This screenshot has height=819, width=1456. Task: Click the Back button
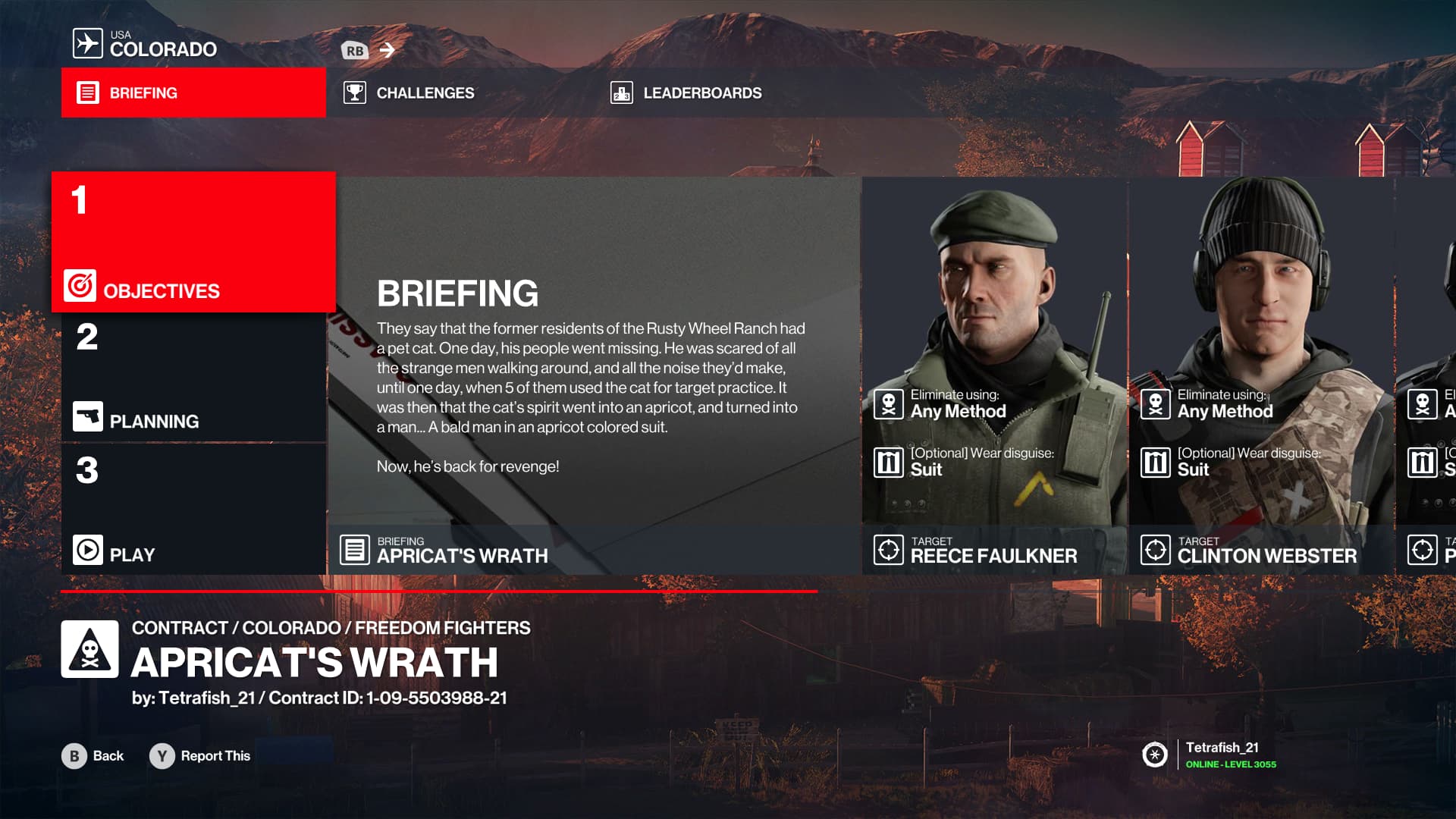[93, 756]
